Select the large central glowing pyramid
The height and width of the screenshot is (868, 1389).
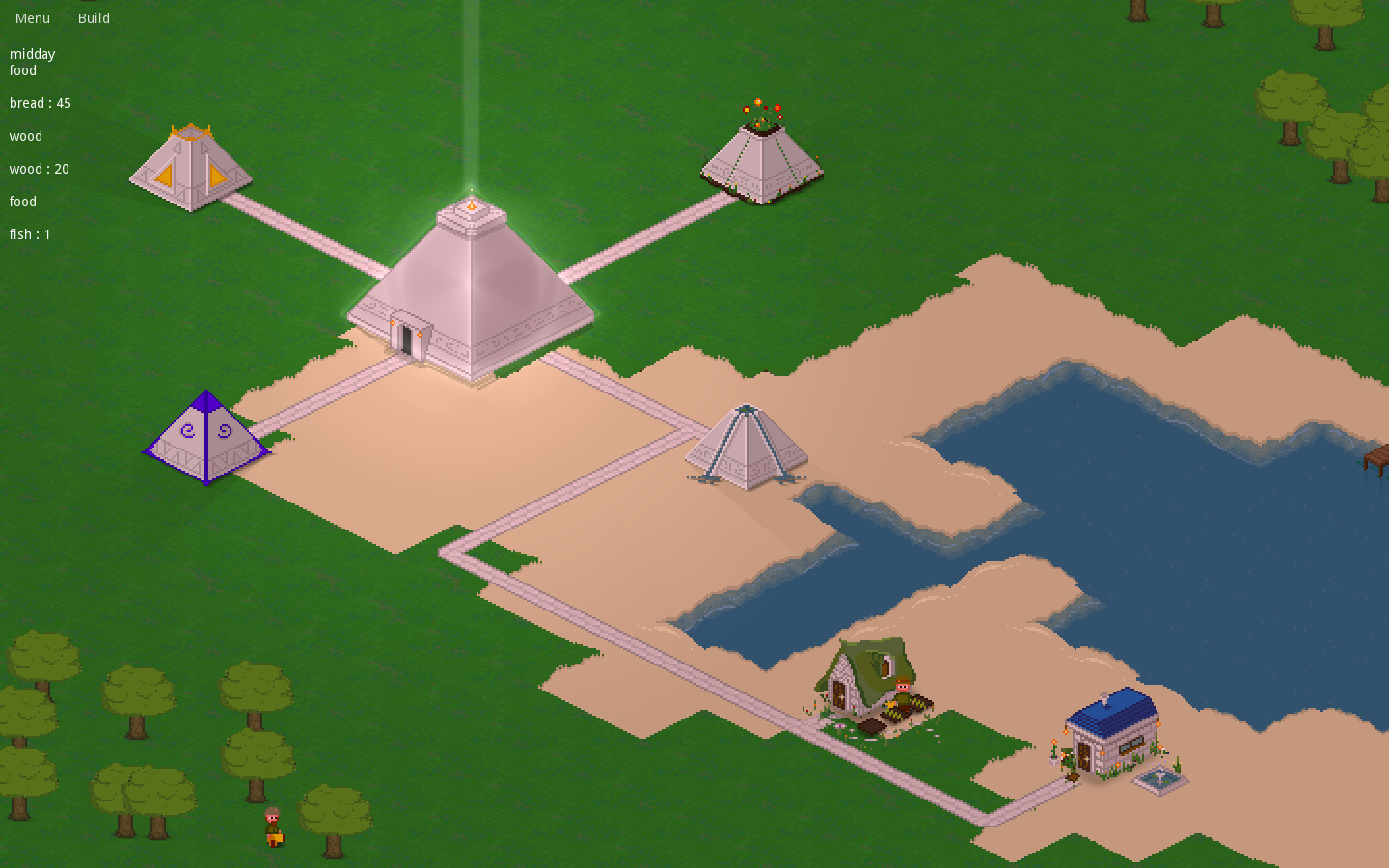click(x=473, y=299)
